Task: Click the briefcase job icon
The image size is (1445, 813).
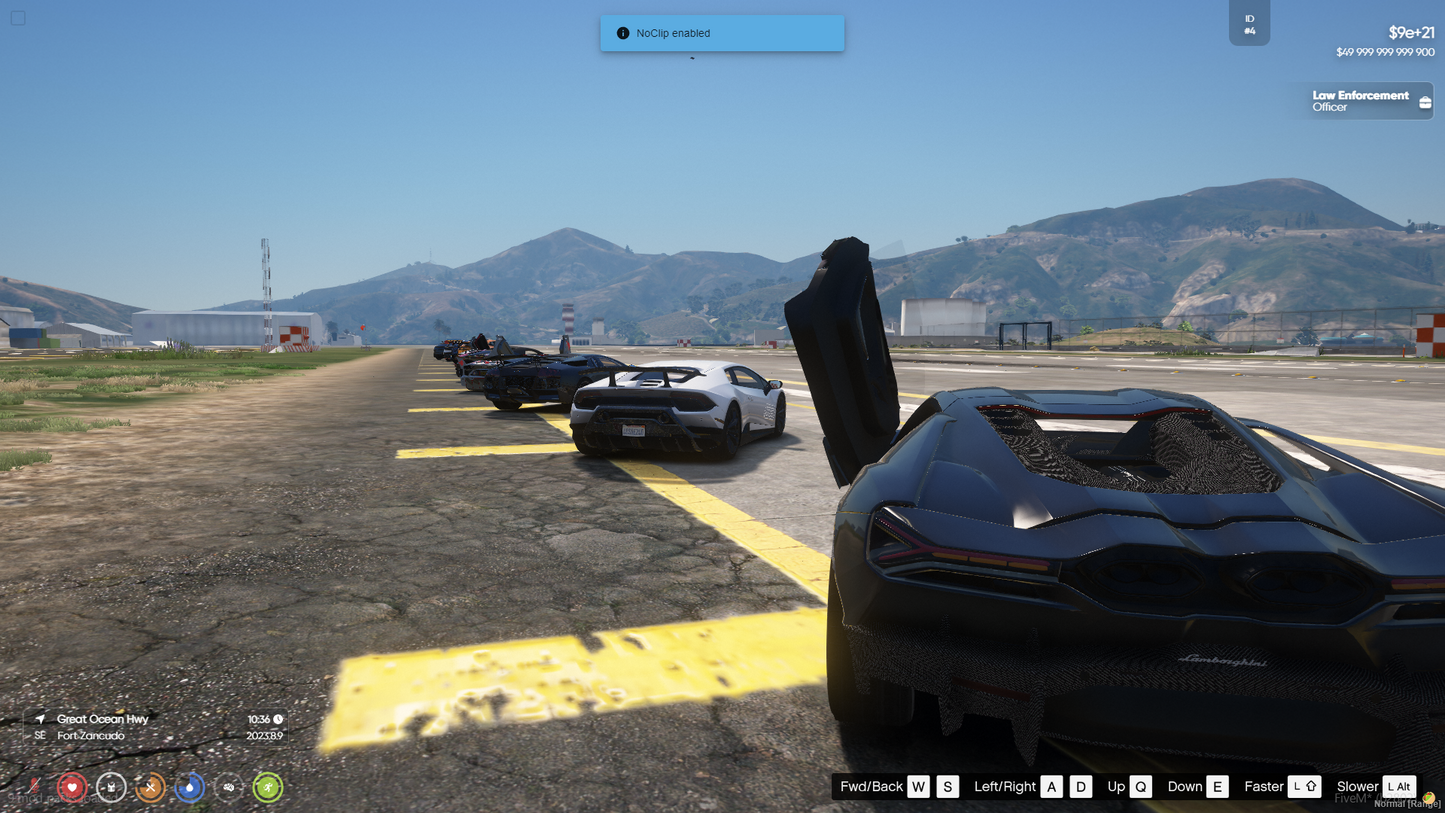Action: (x=1425, y=102)
